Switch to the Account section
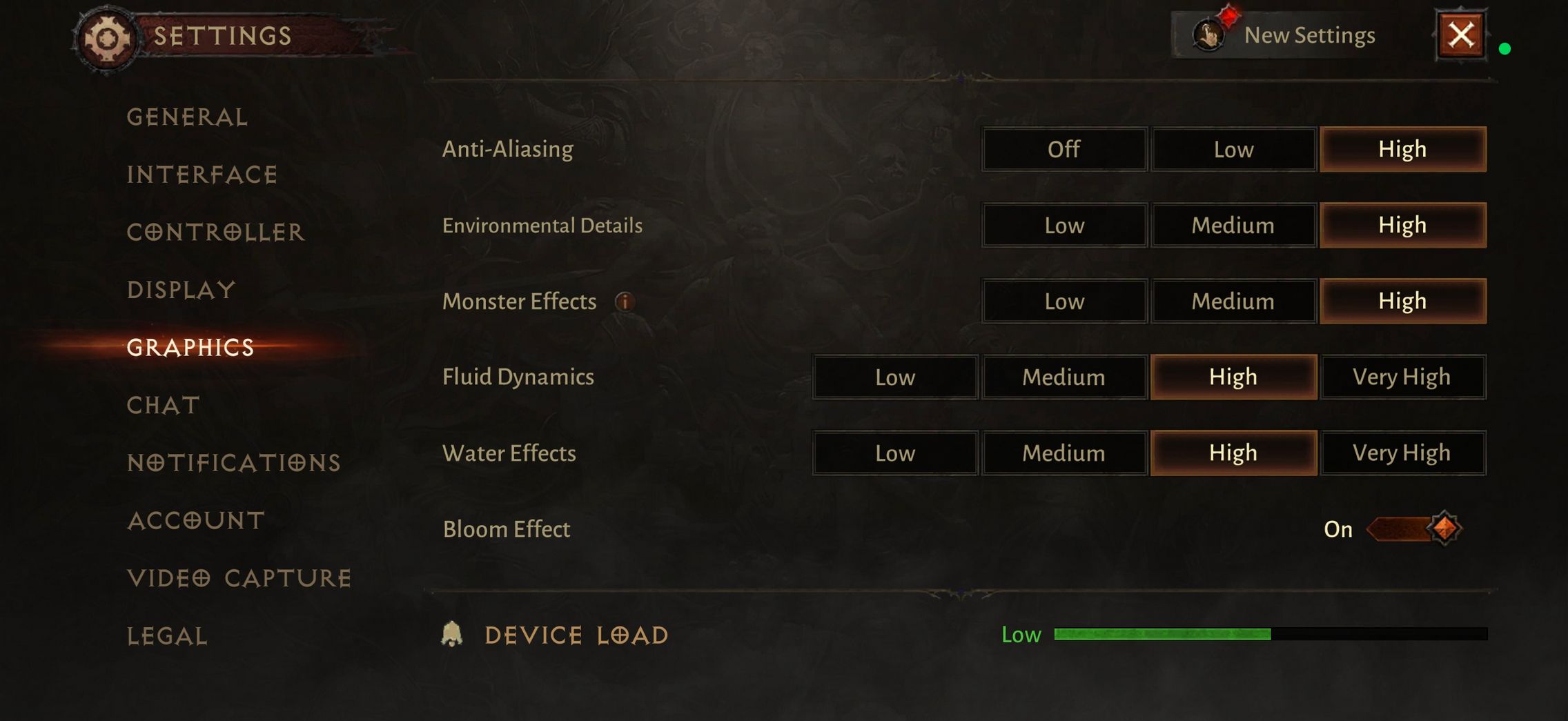1568x721 pixels. coord(196,520)
